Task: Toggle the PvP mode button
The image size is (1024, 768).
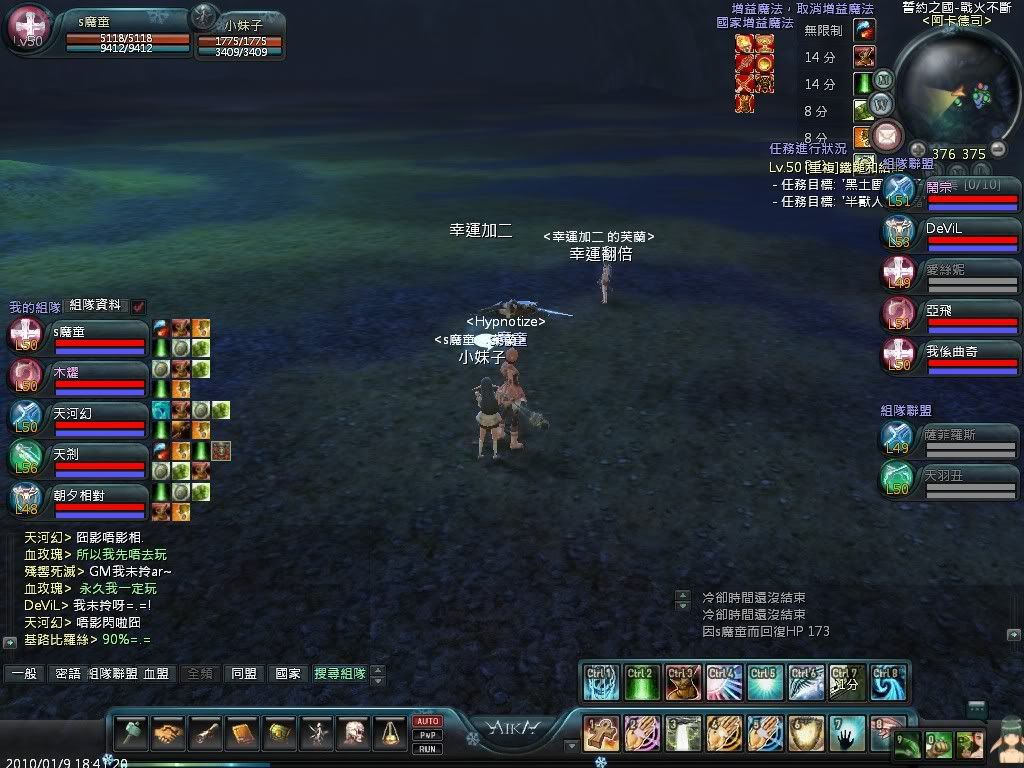Action: 427,735
